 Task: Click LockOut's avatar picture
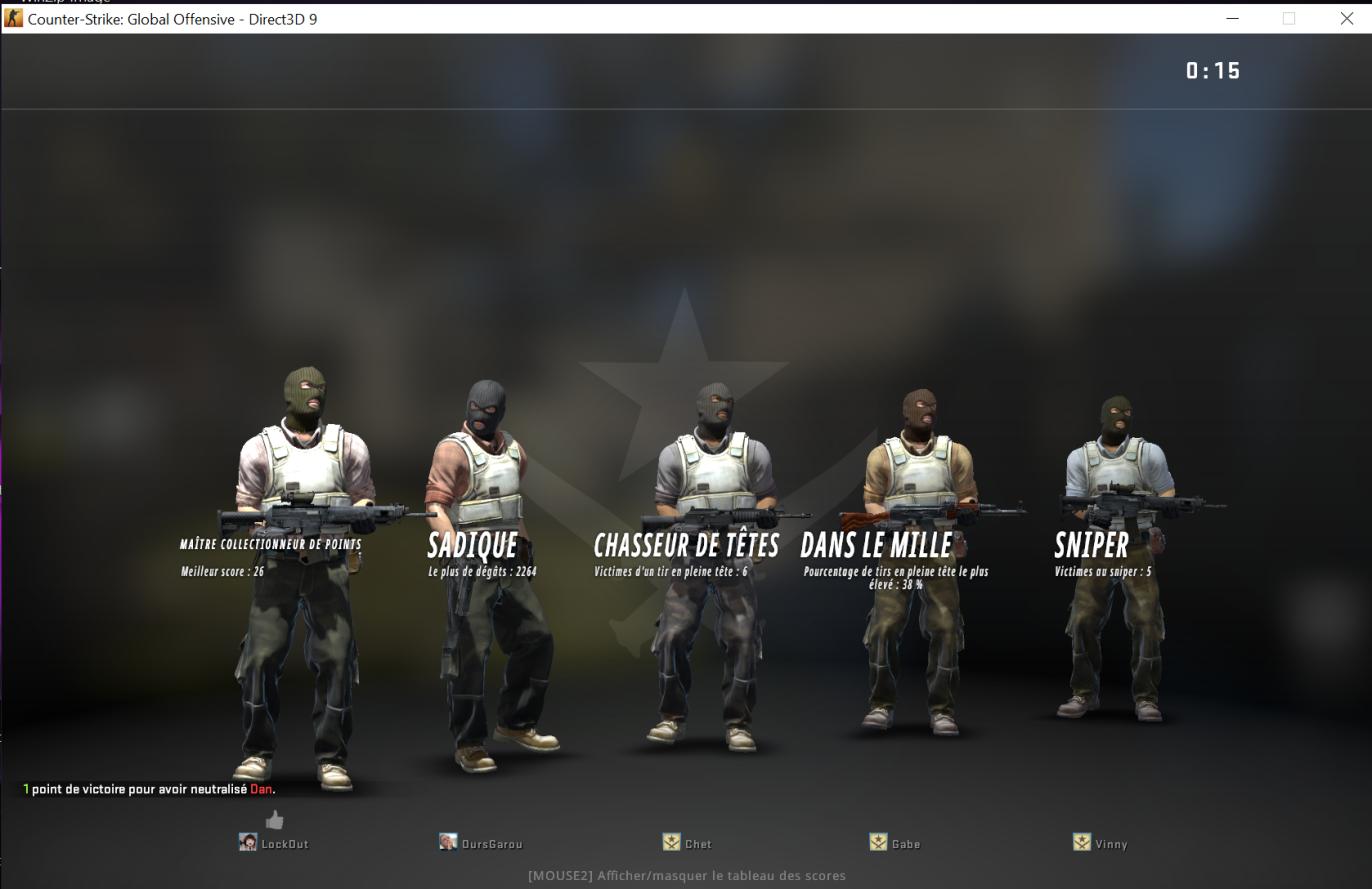coord(247,842)
